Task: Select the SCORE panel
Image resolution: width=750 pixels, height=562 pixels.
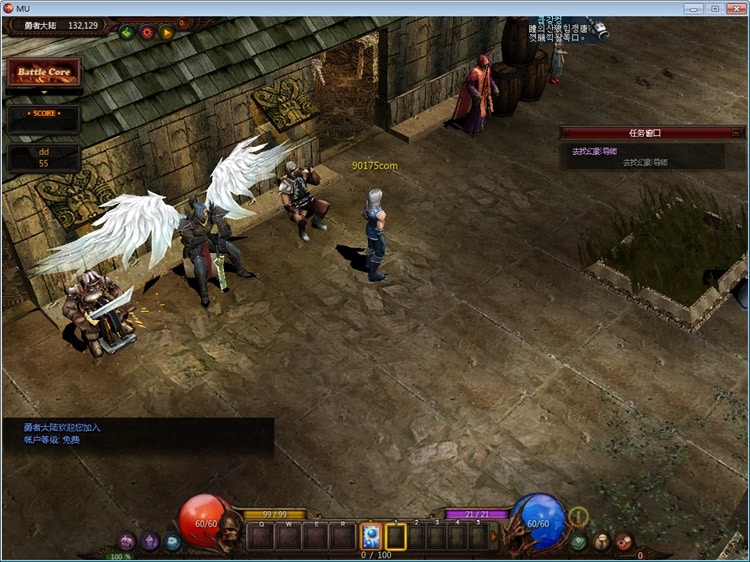Action: click(43, 114)
